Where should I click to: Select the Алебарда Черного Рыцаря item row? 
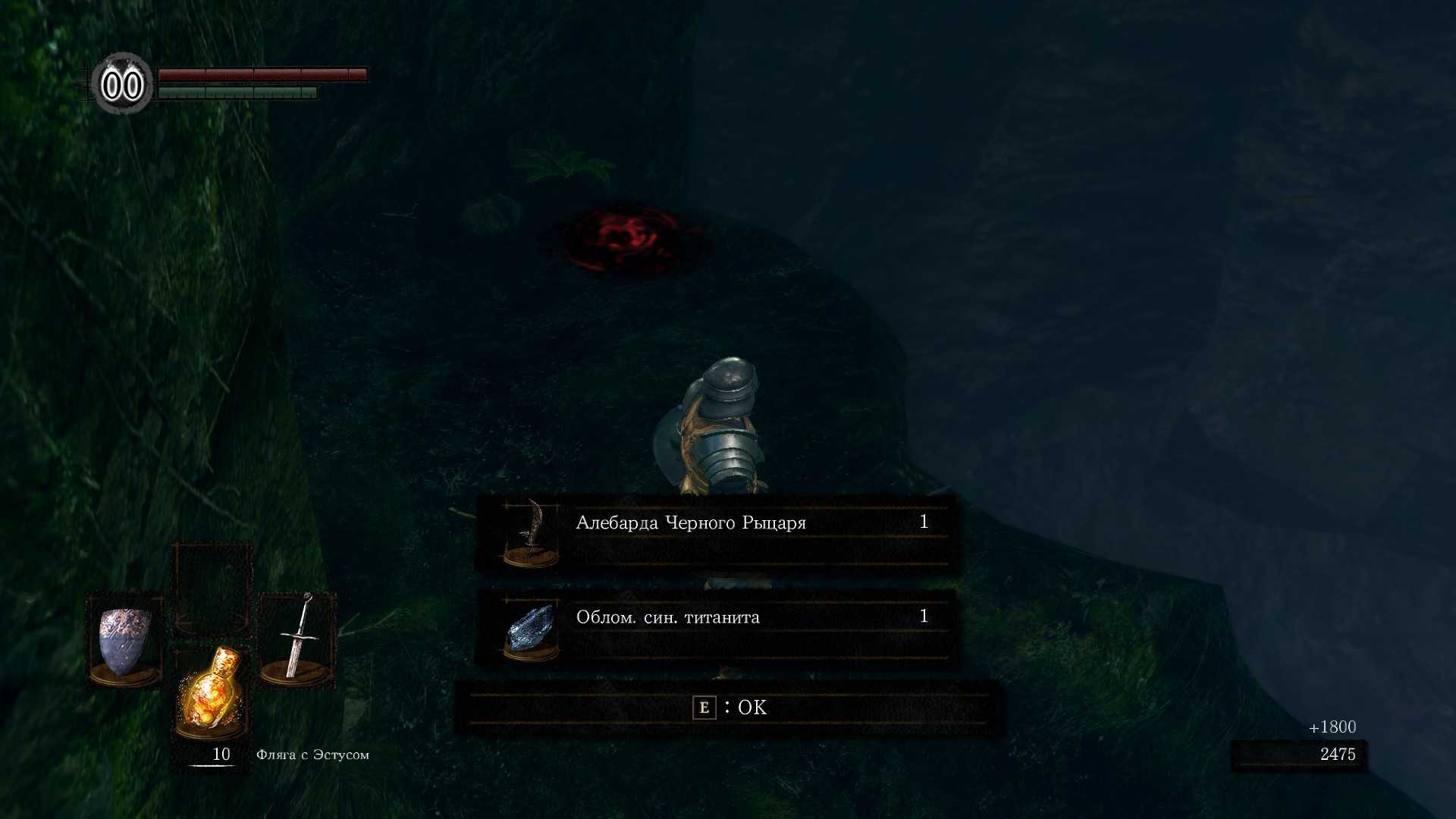point(716,532)
